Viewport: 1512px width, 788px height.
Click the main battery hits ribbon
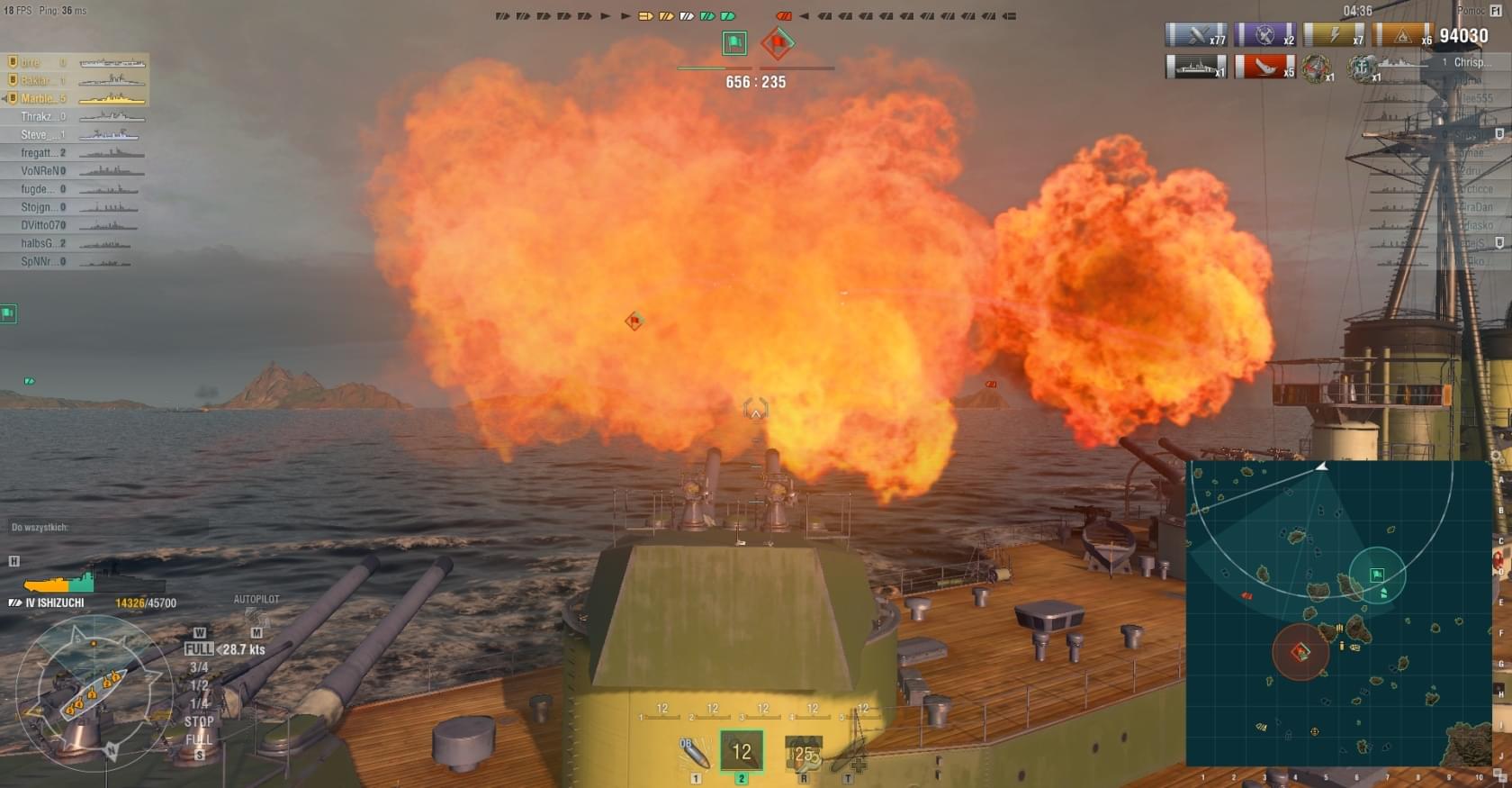click(1196, 35)
